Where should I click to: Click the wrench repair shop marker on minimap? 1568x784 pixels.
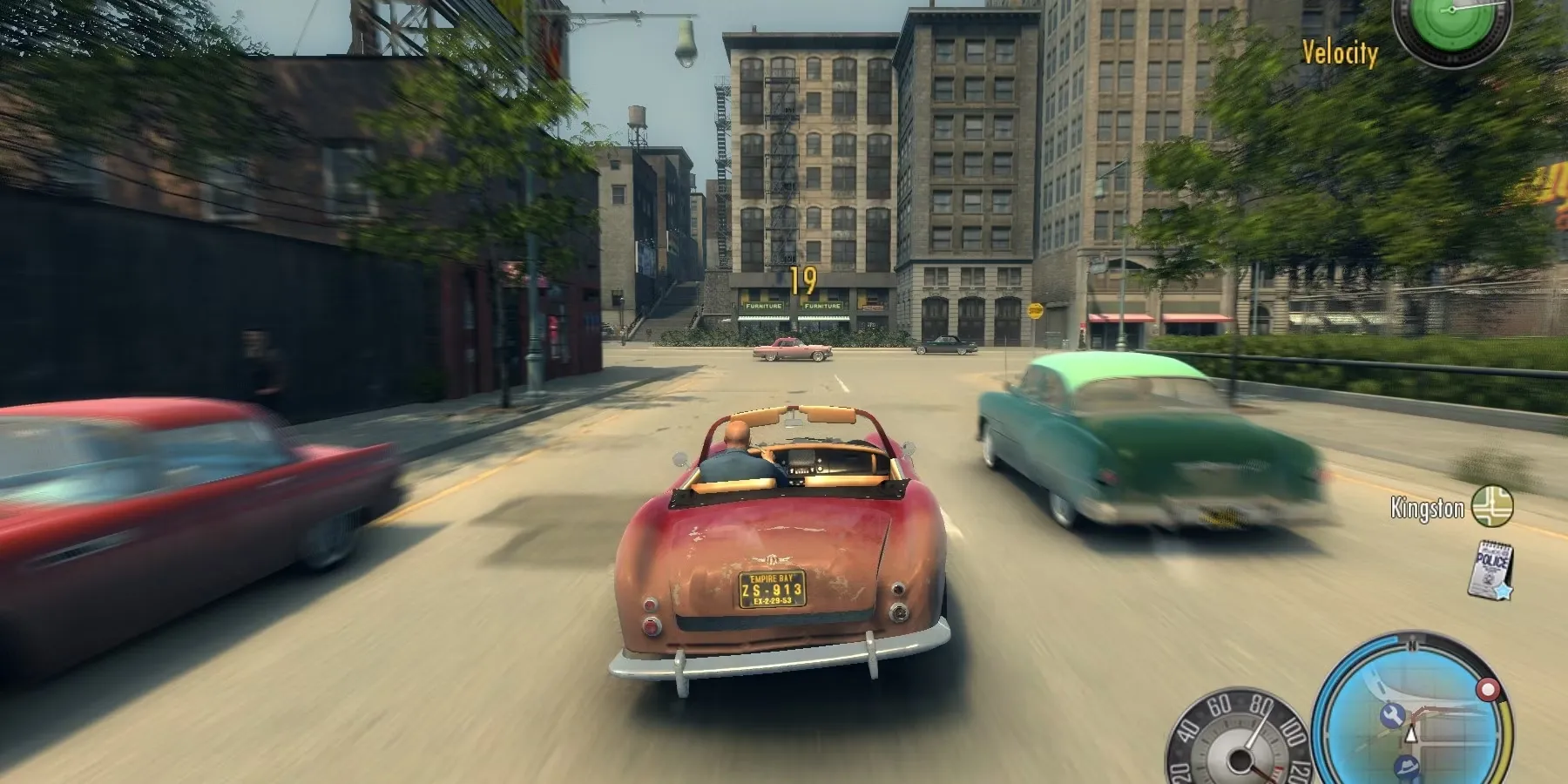(1390, 716)
